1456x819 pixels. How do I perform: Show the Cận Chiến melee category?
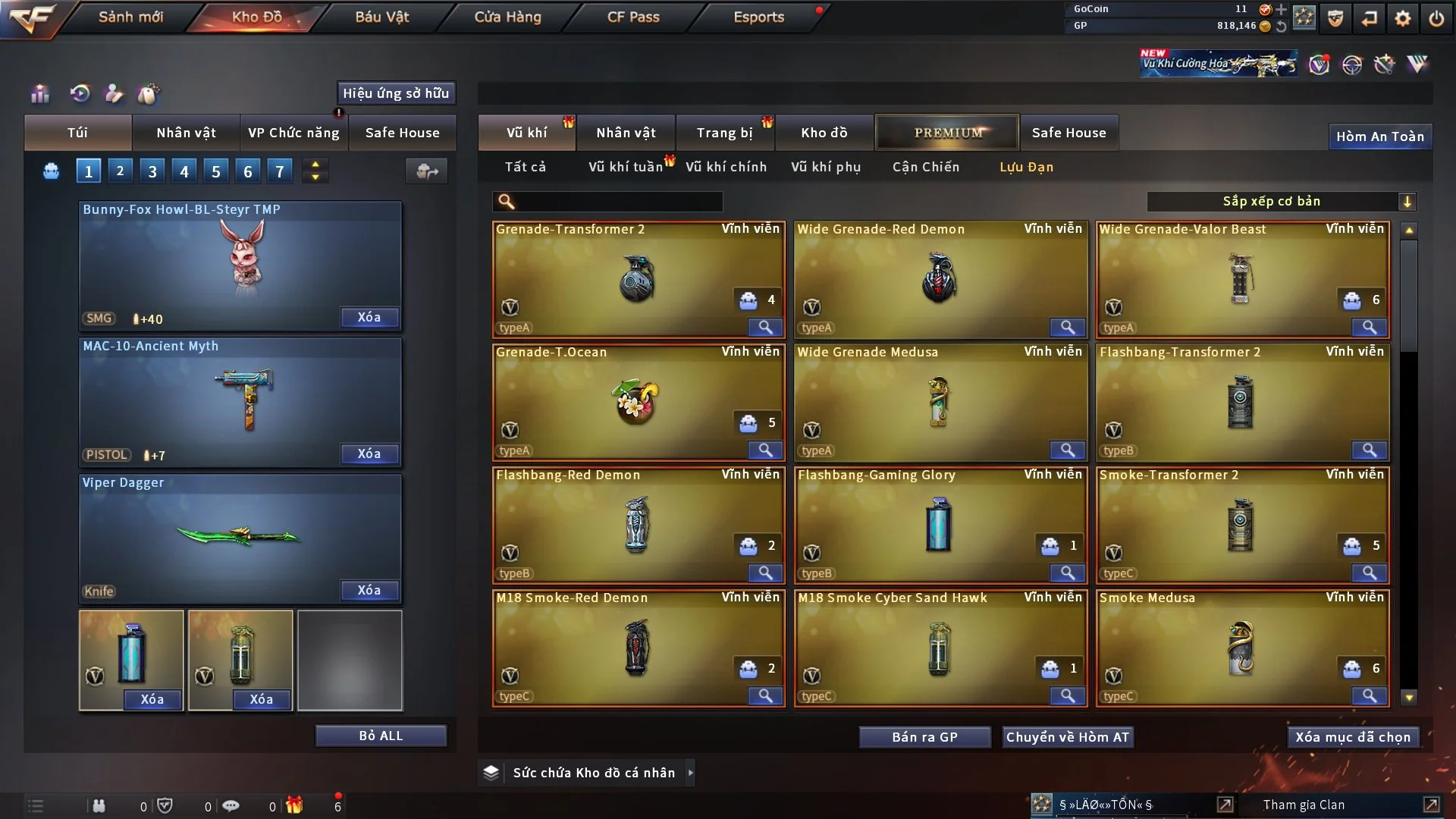click(926, 167)
